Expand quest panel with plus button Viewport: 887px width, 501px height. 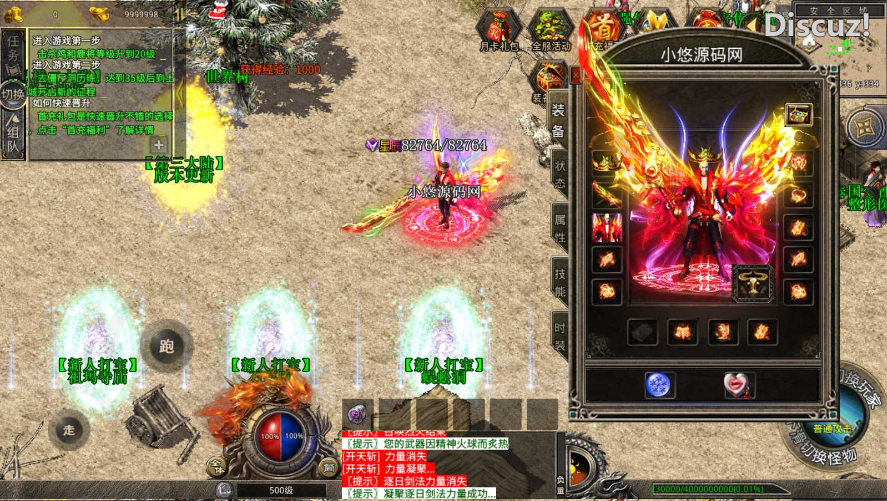[159, 145]
